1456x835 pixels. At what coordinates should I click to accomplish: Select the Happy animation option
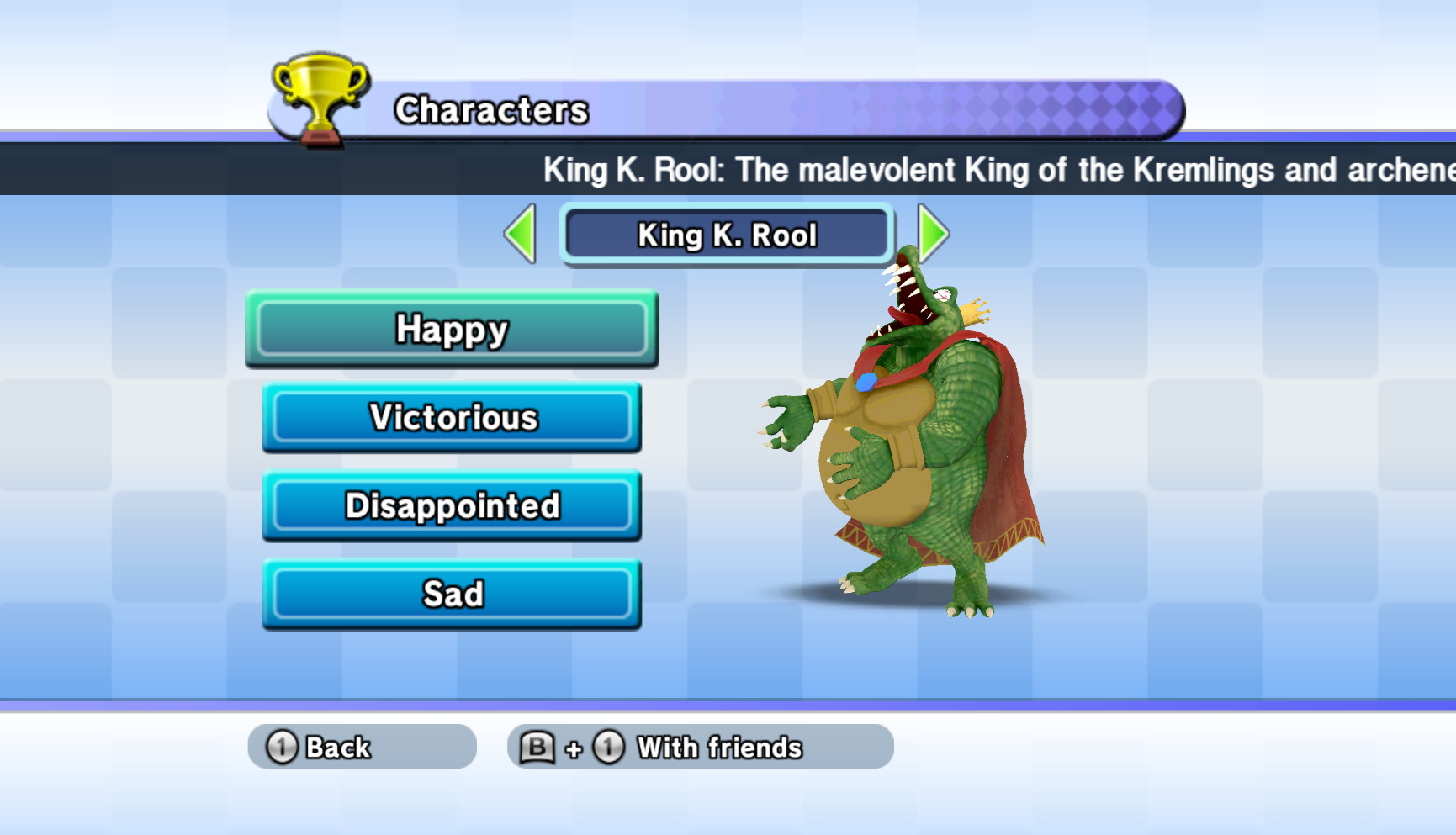(452, 330)
